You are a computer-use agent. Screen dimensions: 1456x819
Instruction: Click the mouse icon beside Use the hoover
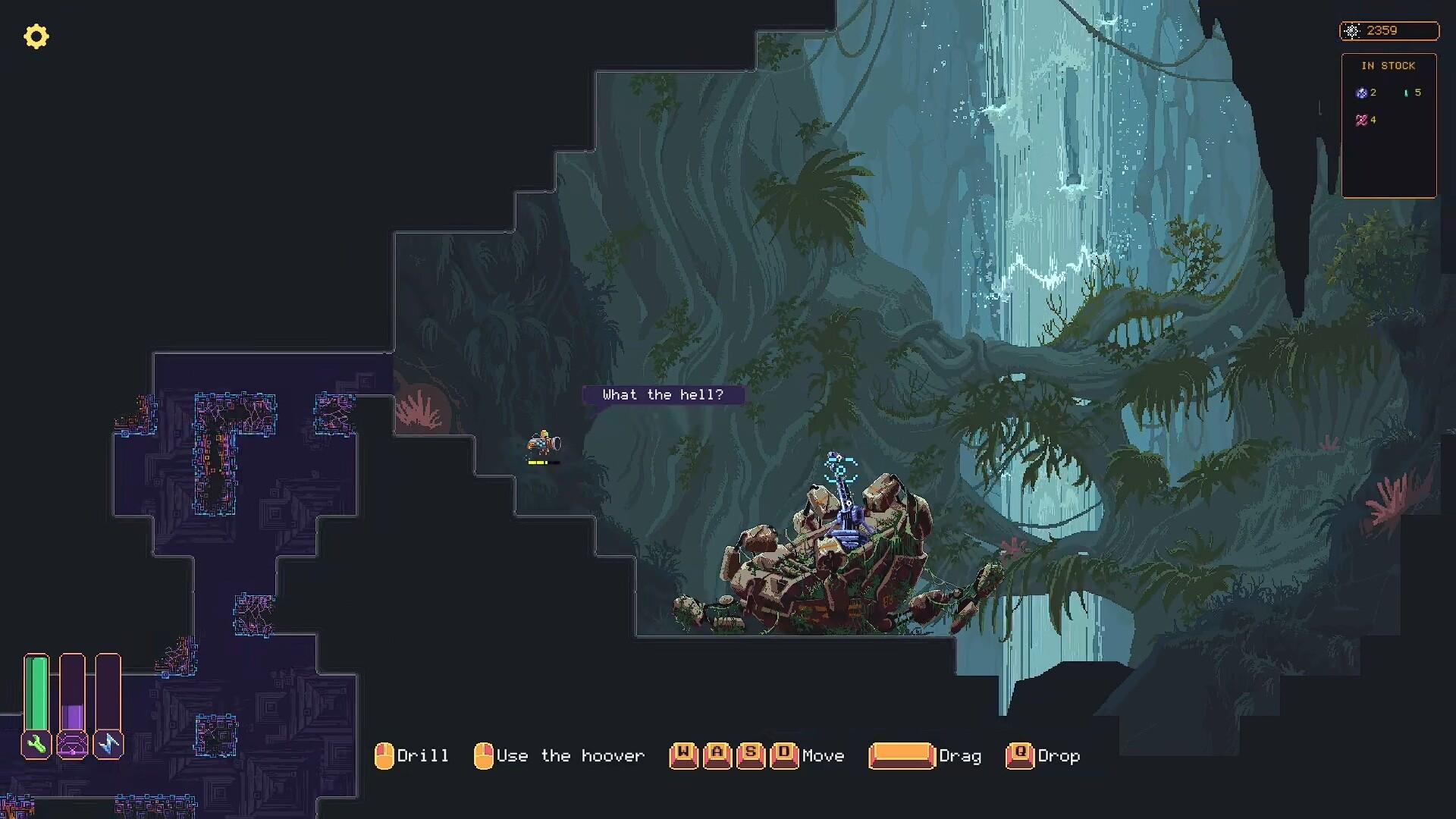[x=483, y=755]
